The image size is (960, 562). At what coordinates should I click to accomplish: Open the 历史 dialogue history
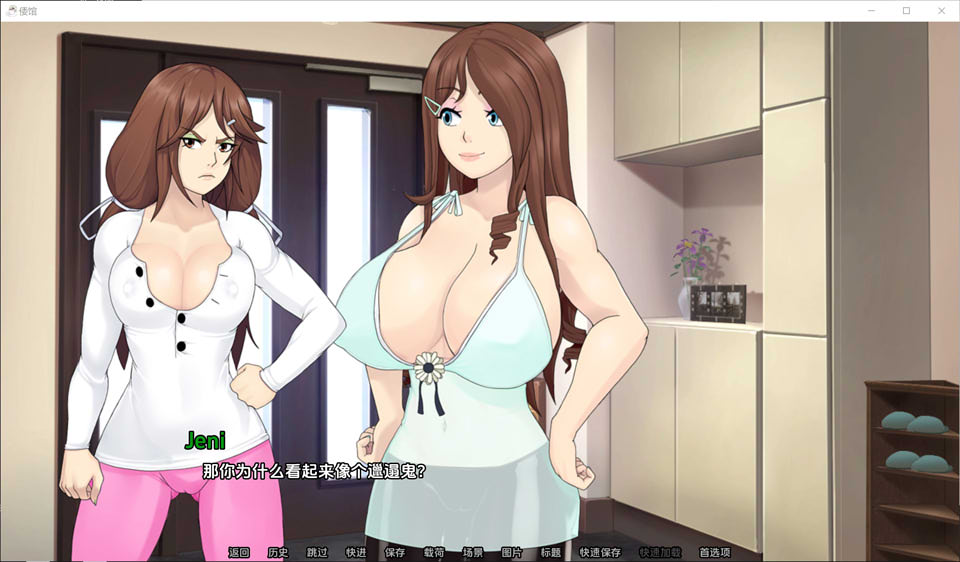coord(278,552)
